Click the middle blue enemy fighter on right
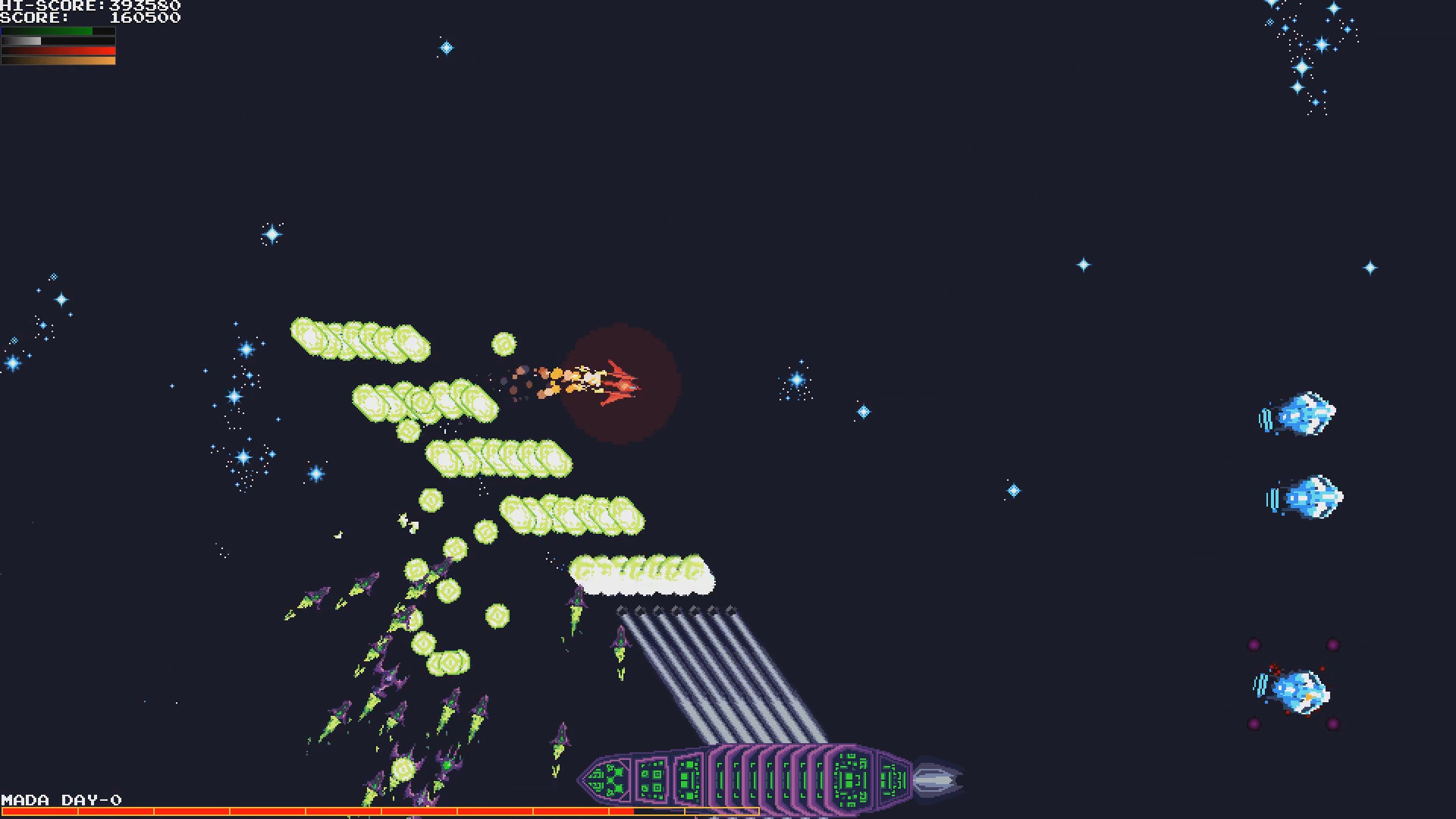 coord(1306,497)
